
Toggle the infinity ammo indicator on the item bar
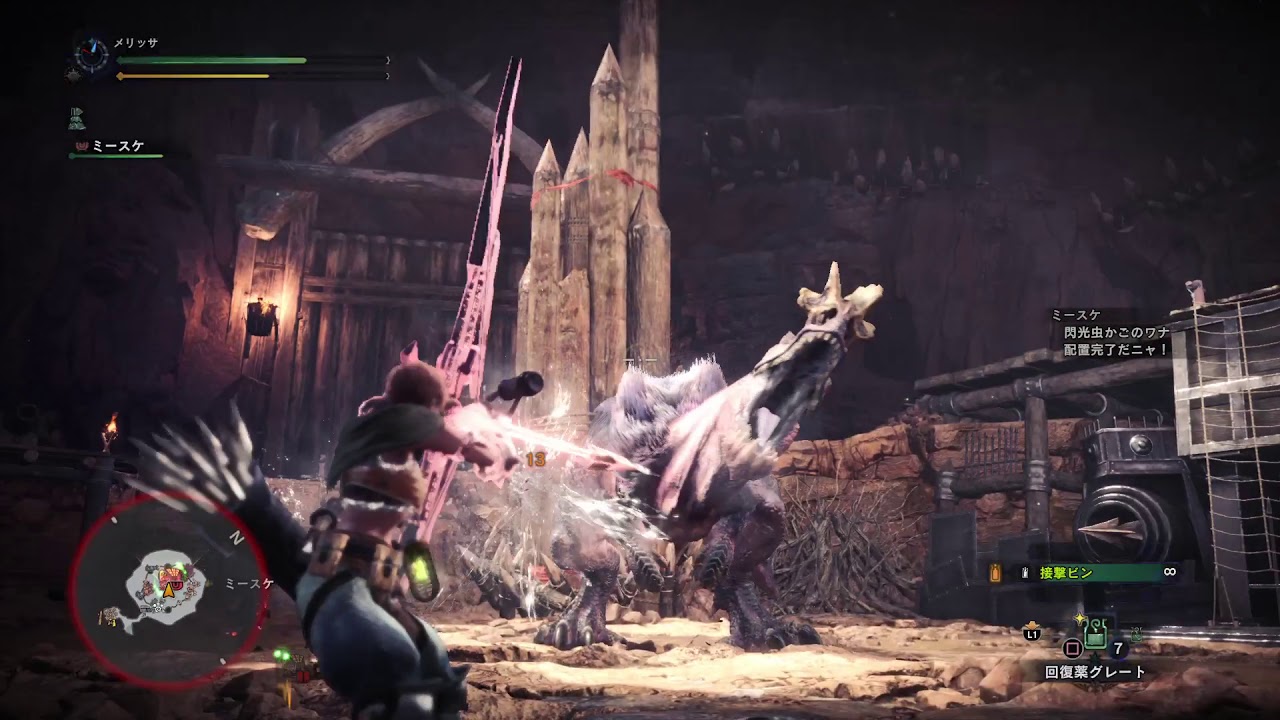1169,571
